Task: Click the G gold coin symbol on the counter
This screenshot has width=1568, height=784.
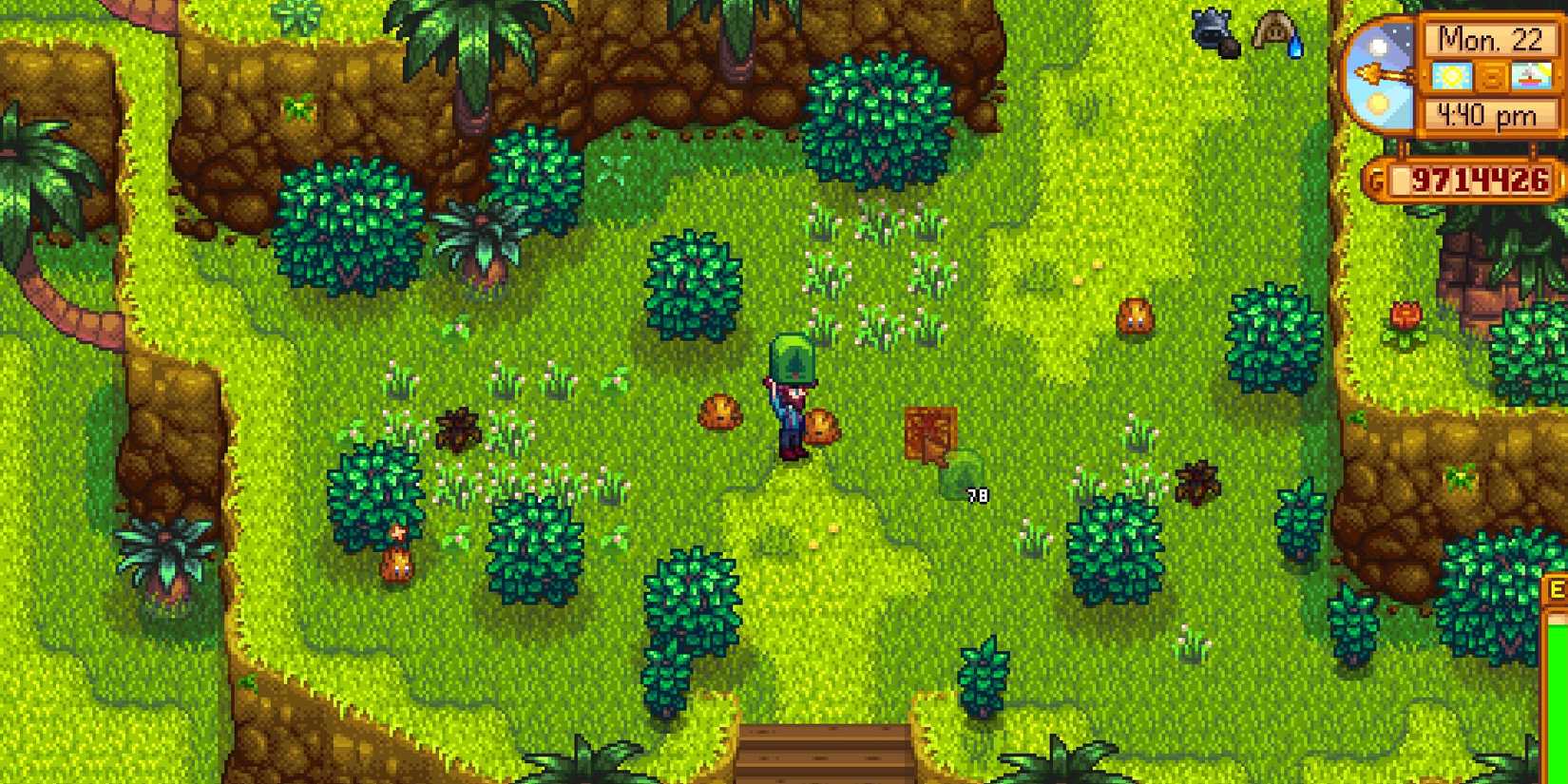Action: click(x=1376, y=178)
